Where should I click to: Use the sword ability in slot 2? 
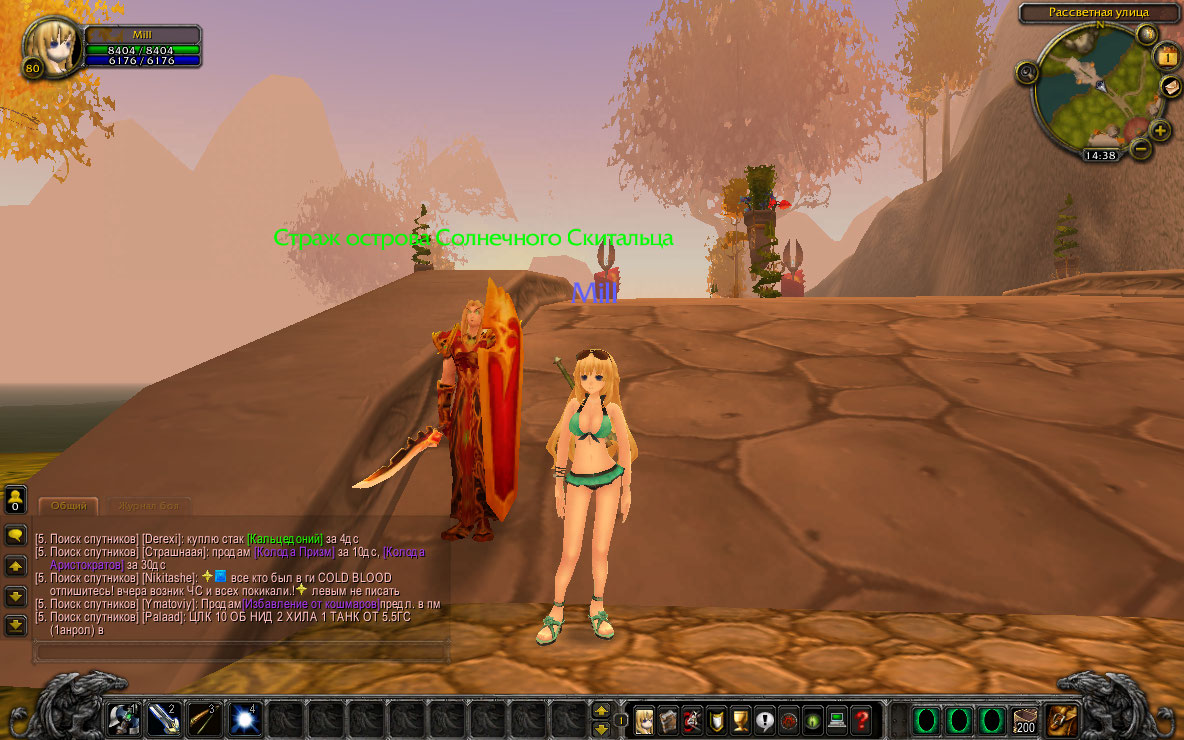164,719
